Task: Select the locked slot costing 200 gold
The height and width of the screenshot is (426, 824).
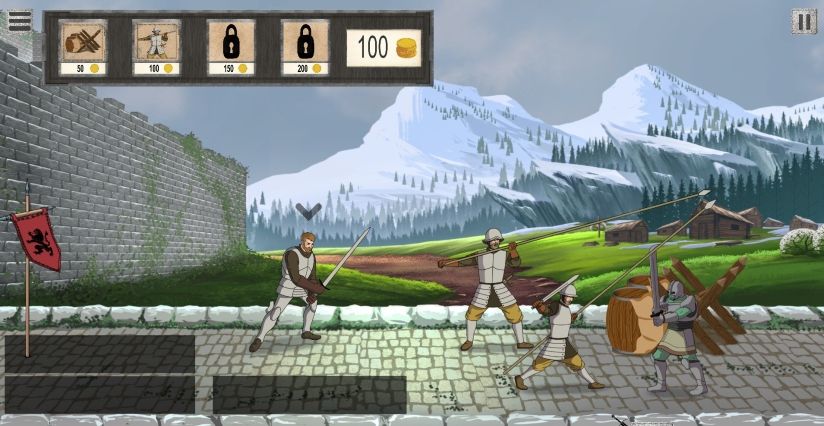Action: (305, 47)
